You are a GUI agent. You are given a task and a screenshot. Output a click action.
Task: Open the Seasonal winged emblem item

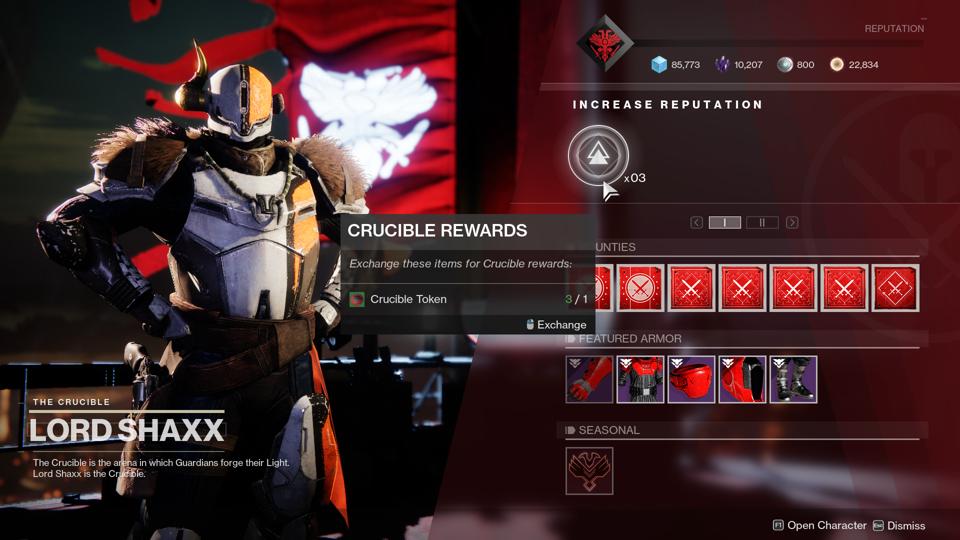click(589, 471)
